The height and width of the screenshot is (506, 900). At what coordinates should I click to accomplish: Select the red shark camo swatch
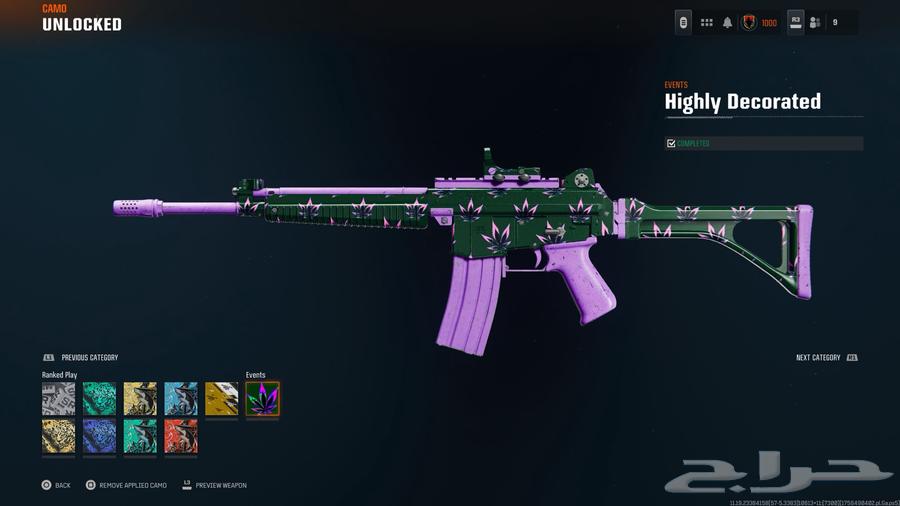(x=181, y=436)
